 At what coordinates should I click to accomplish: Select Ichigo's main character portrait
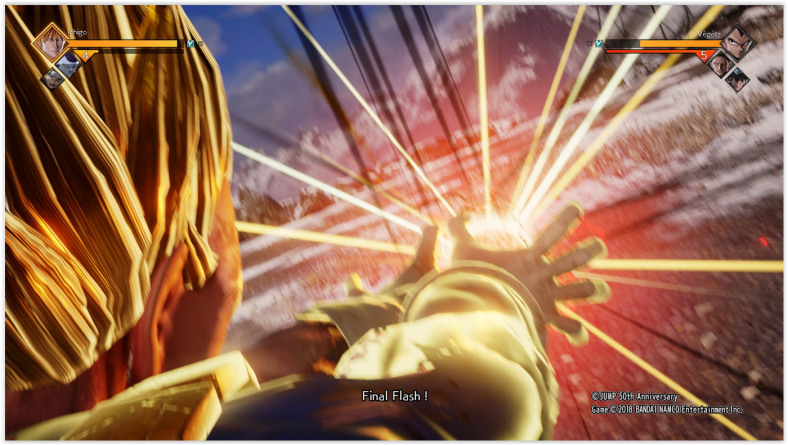coord(50,44)
